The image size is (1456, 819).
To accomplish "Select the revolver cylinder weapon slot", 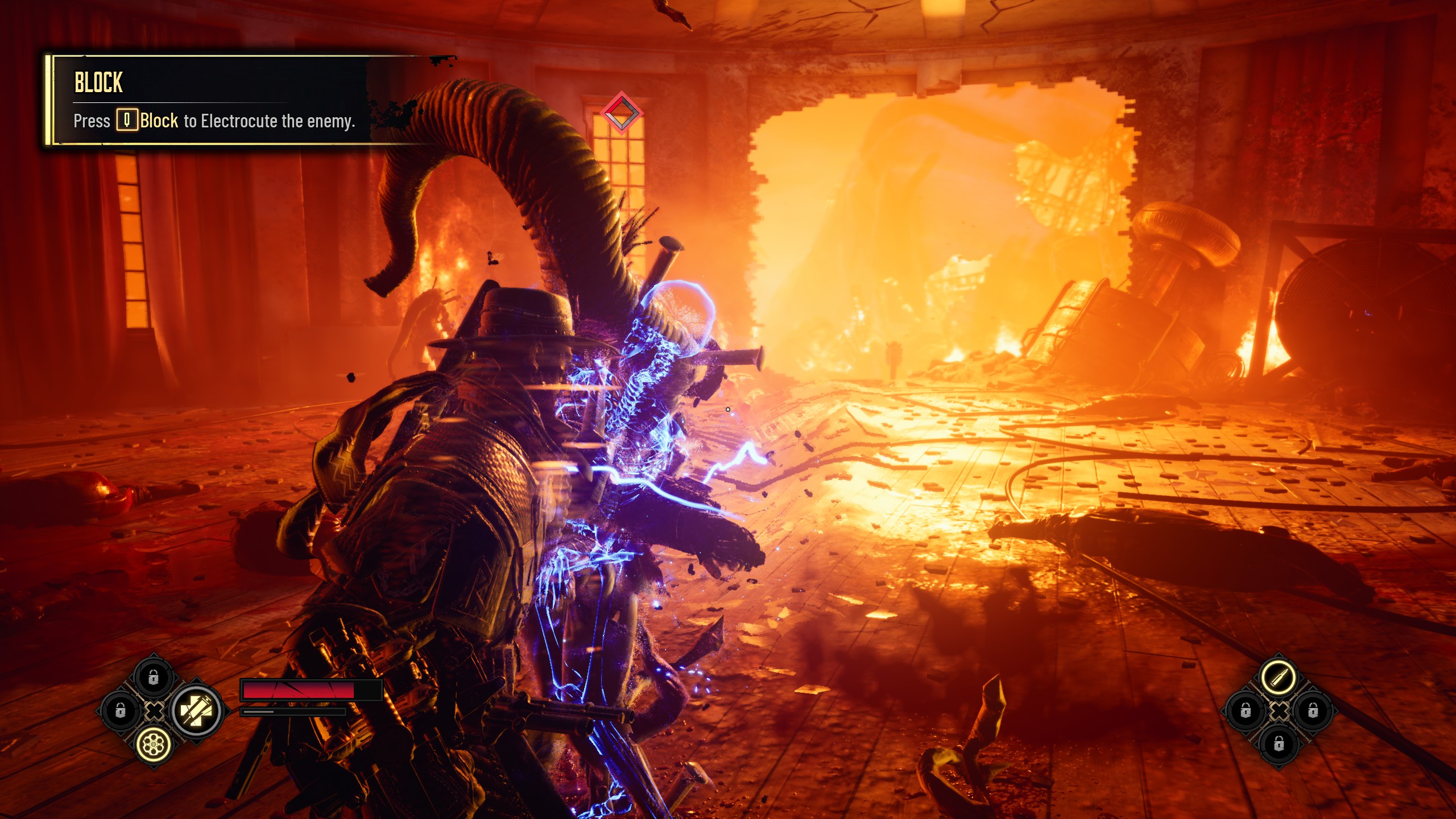I will (x=154, y=743).
